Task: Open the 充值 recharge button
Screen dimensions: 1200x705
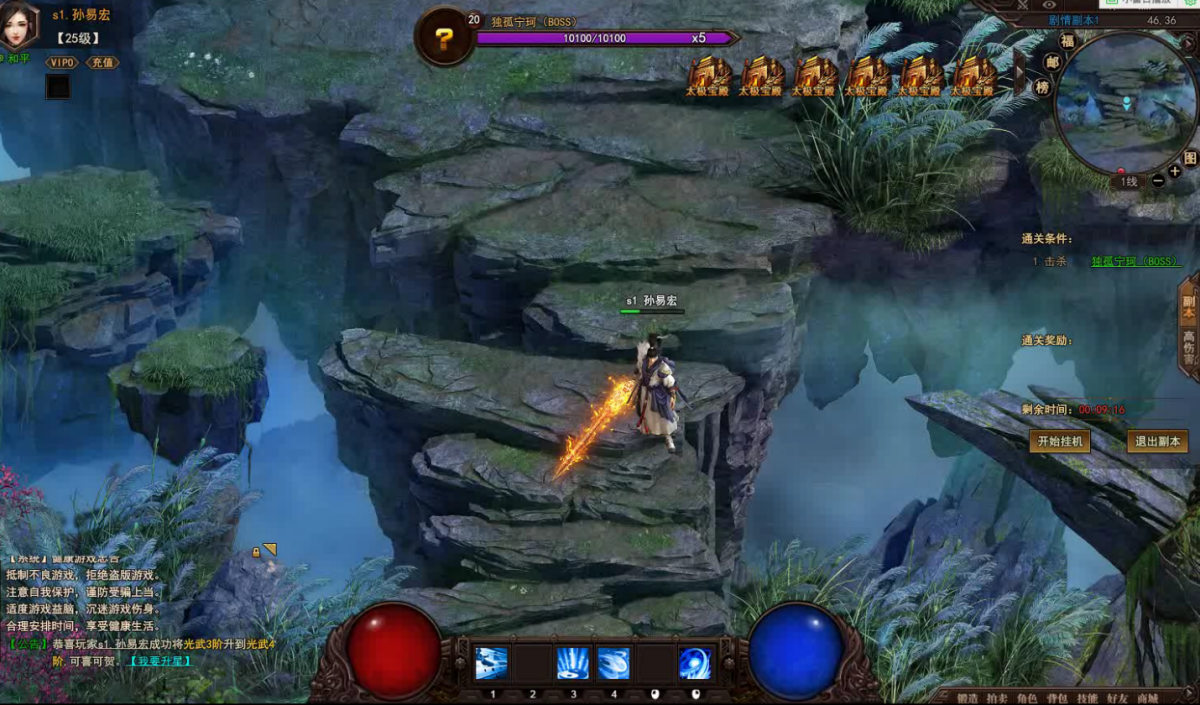Action: [101, 62]
